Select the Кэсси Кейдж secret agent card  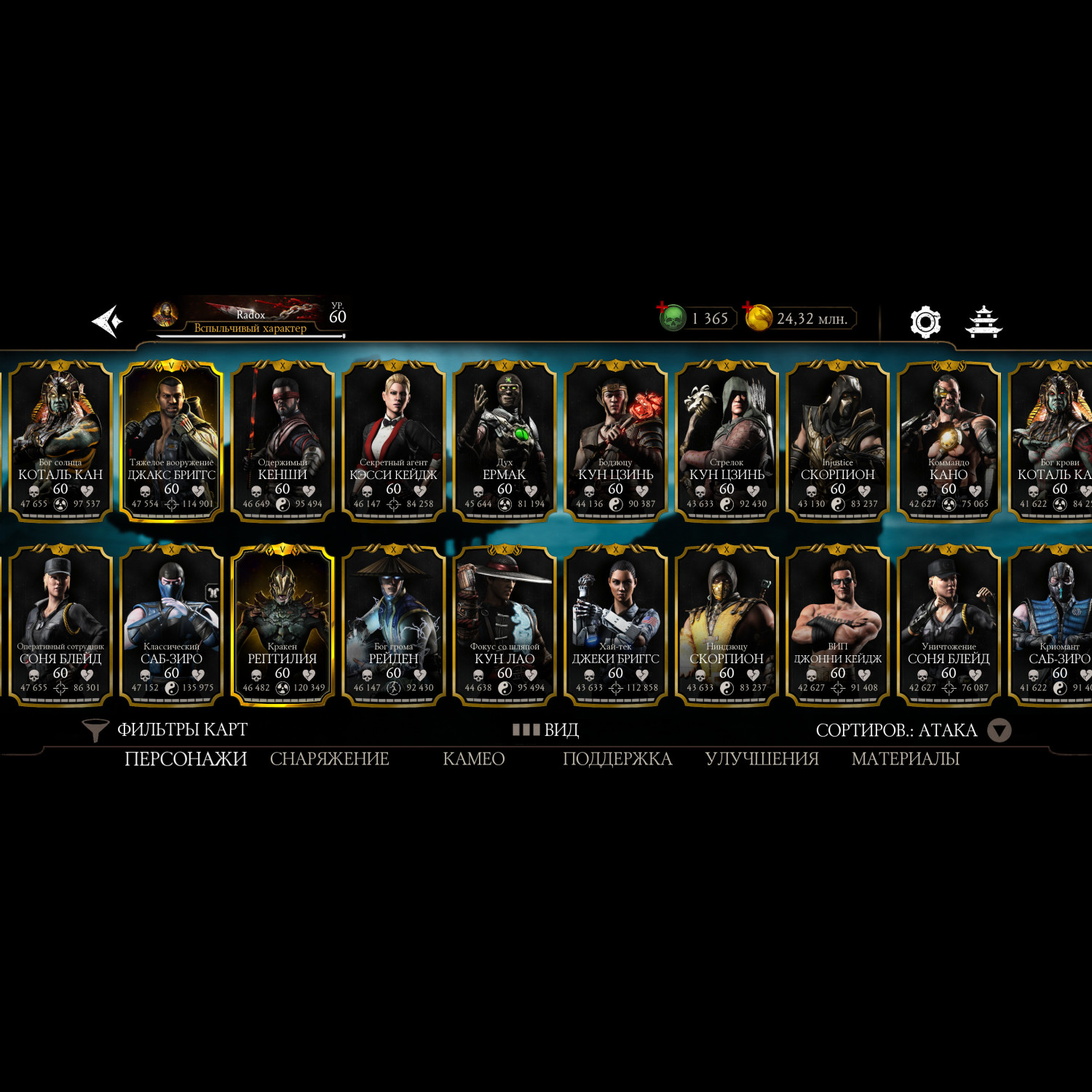pos(394,440)
